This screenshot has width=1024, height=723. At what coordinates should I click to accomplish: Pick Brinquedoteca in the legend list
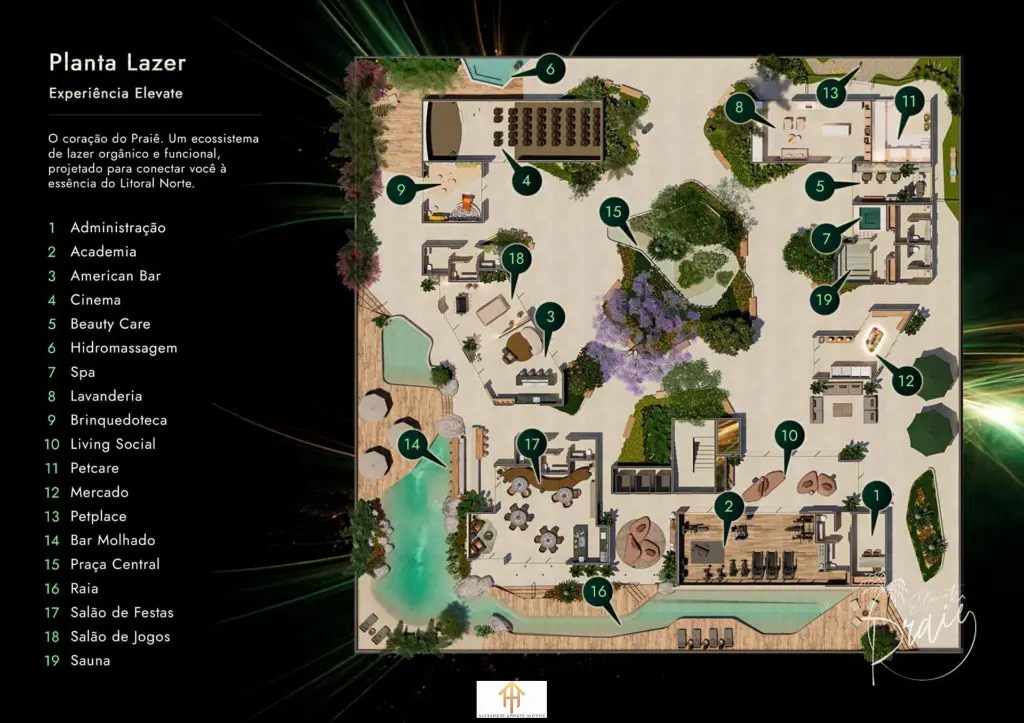(x=118, y=420)
